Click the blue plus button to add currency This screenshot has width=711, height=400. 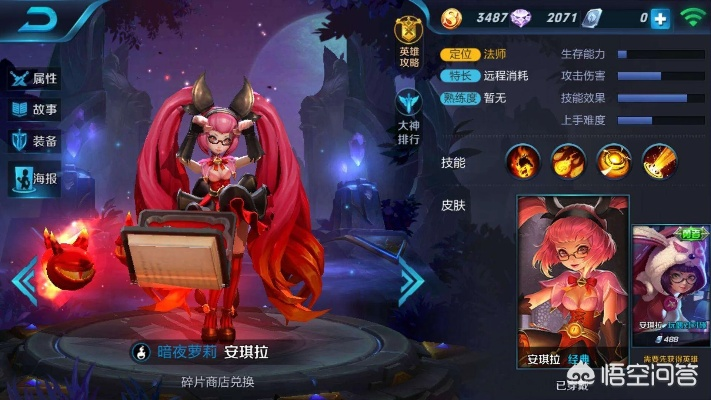point(660,17)
